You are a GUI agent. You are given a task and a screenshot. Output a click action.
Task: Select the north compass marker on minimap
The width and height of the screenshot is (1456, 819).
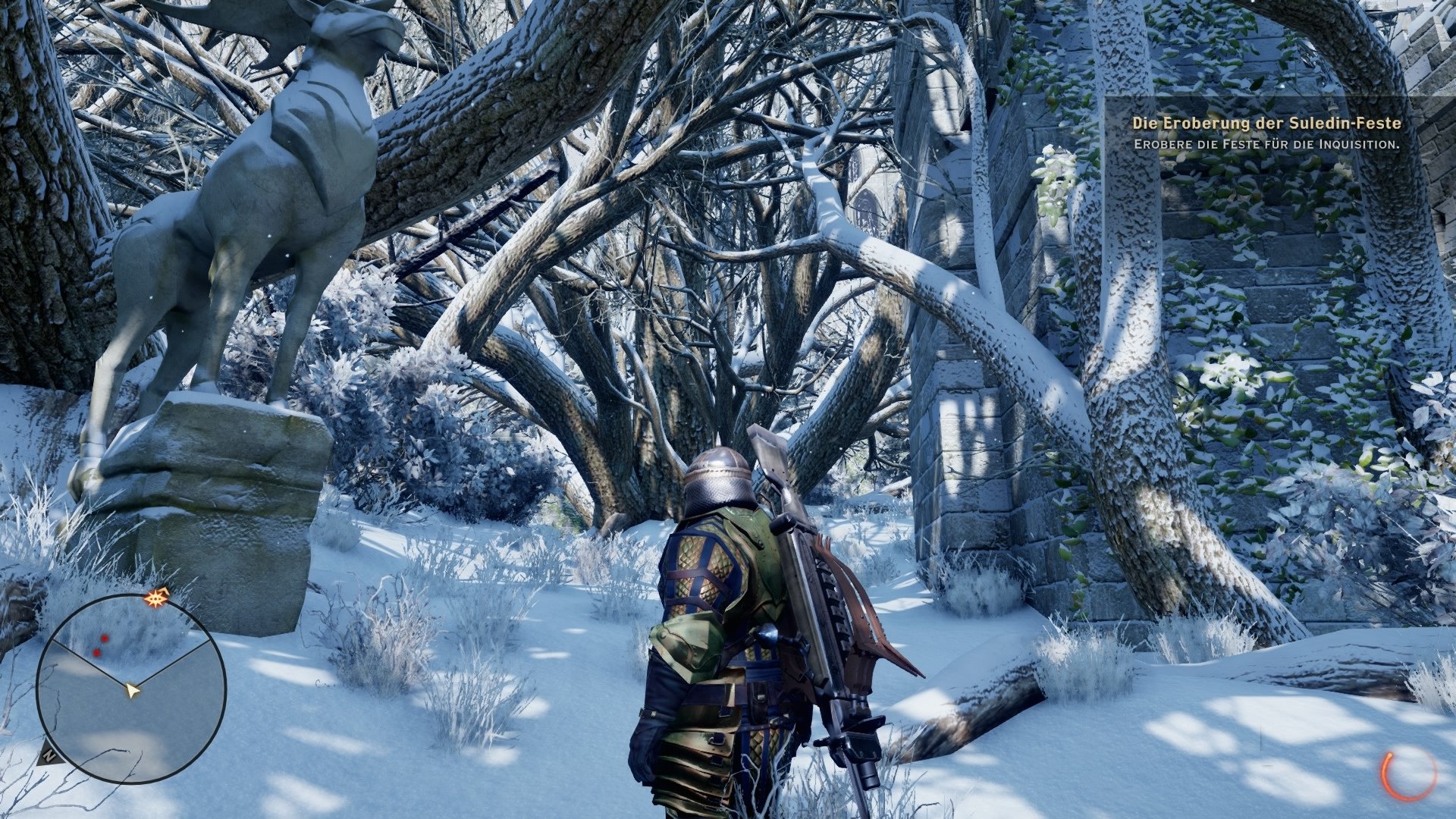tap(49, 755)
